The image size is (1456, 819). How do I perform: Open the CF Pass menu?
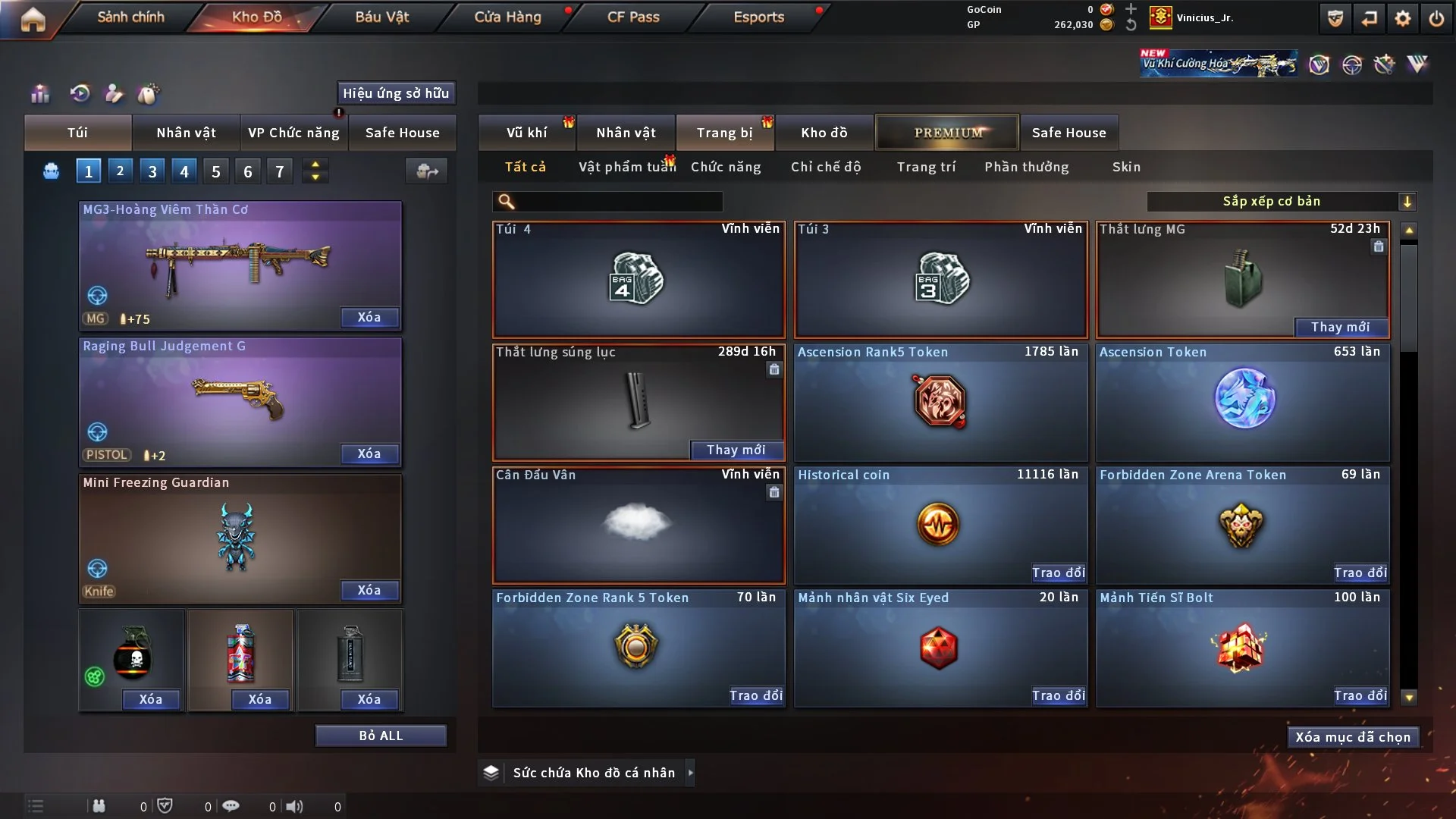coord(633,17)
